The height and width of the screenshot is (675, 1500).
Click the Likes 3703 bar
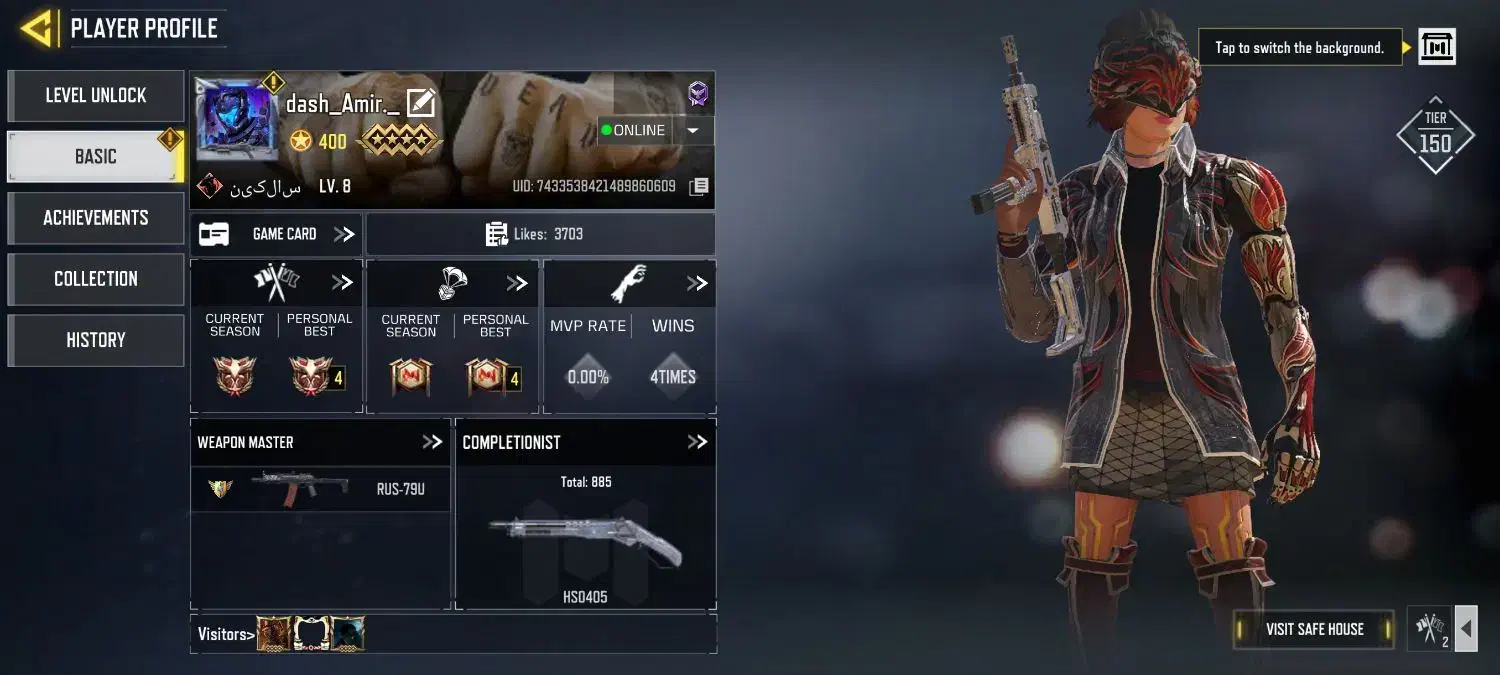pyautogui.click(x=540, y=234)
